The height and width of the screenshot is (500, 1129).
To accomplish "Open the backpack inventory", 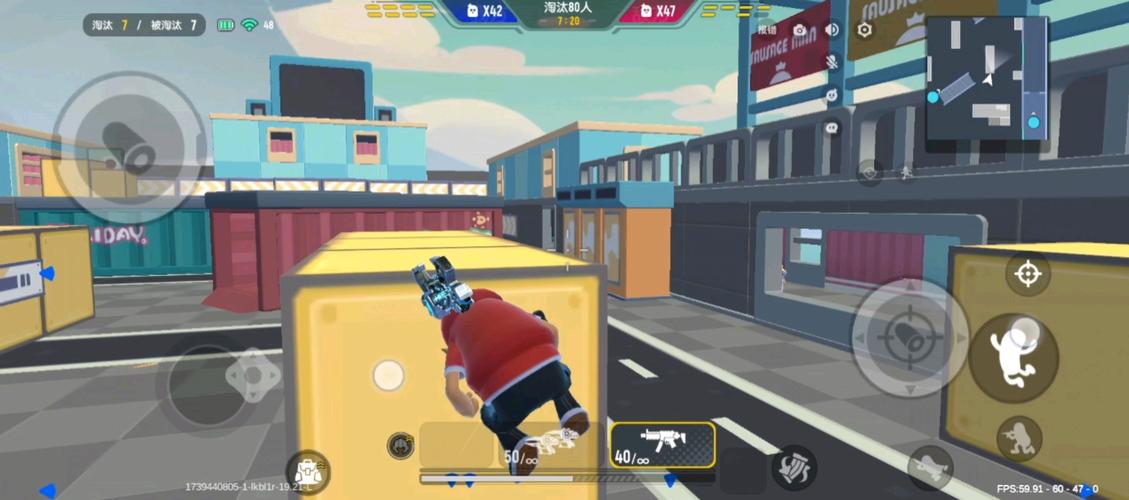I will [307, 470].
